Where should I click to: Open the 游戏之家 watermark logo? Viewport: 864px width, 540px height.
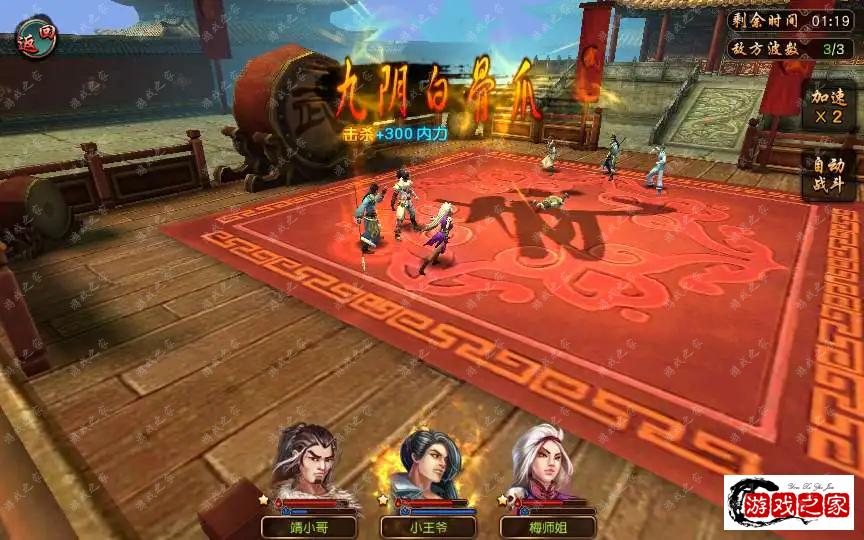(x=789, y=503)
